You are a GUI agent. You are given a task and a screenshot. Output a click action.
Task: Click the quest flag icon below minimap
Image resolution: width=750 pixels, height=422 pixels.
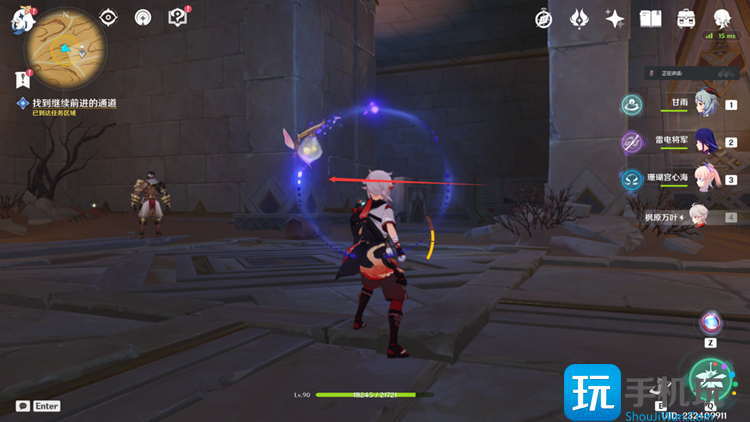pos(22,79)
